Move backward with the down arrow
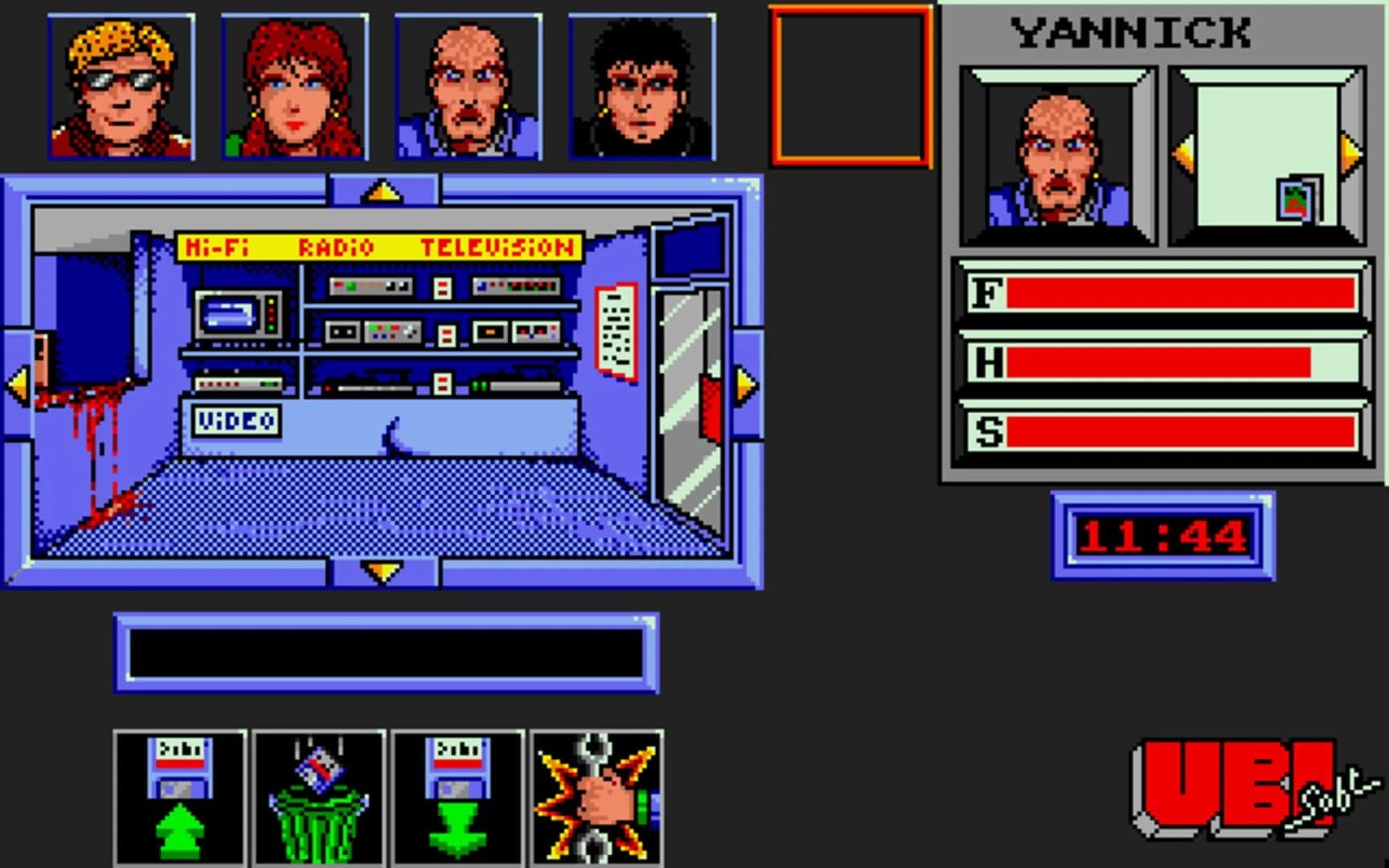 coord(383,571)
